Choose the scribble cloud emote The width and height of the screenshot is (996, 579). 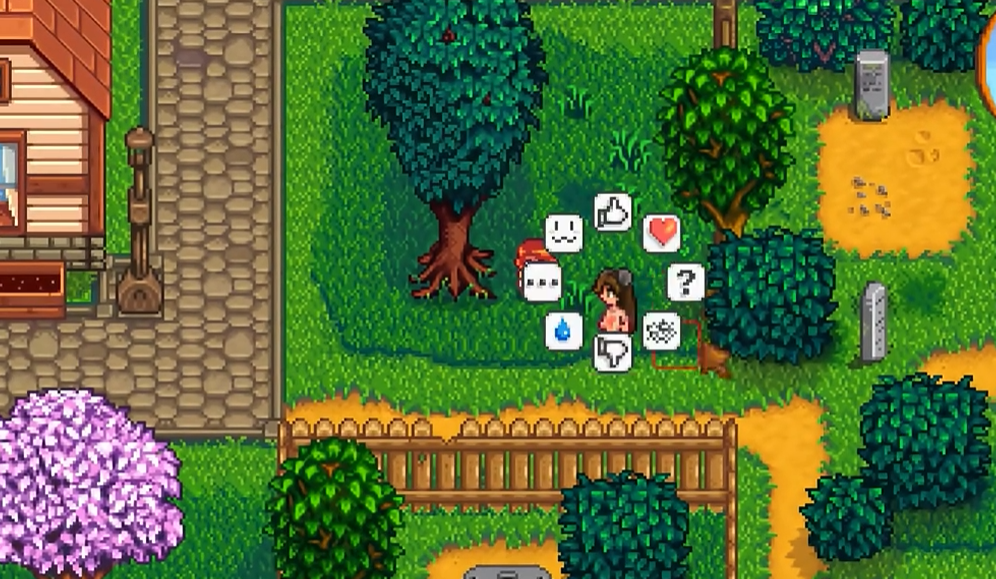661,330
